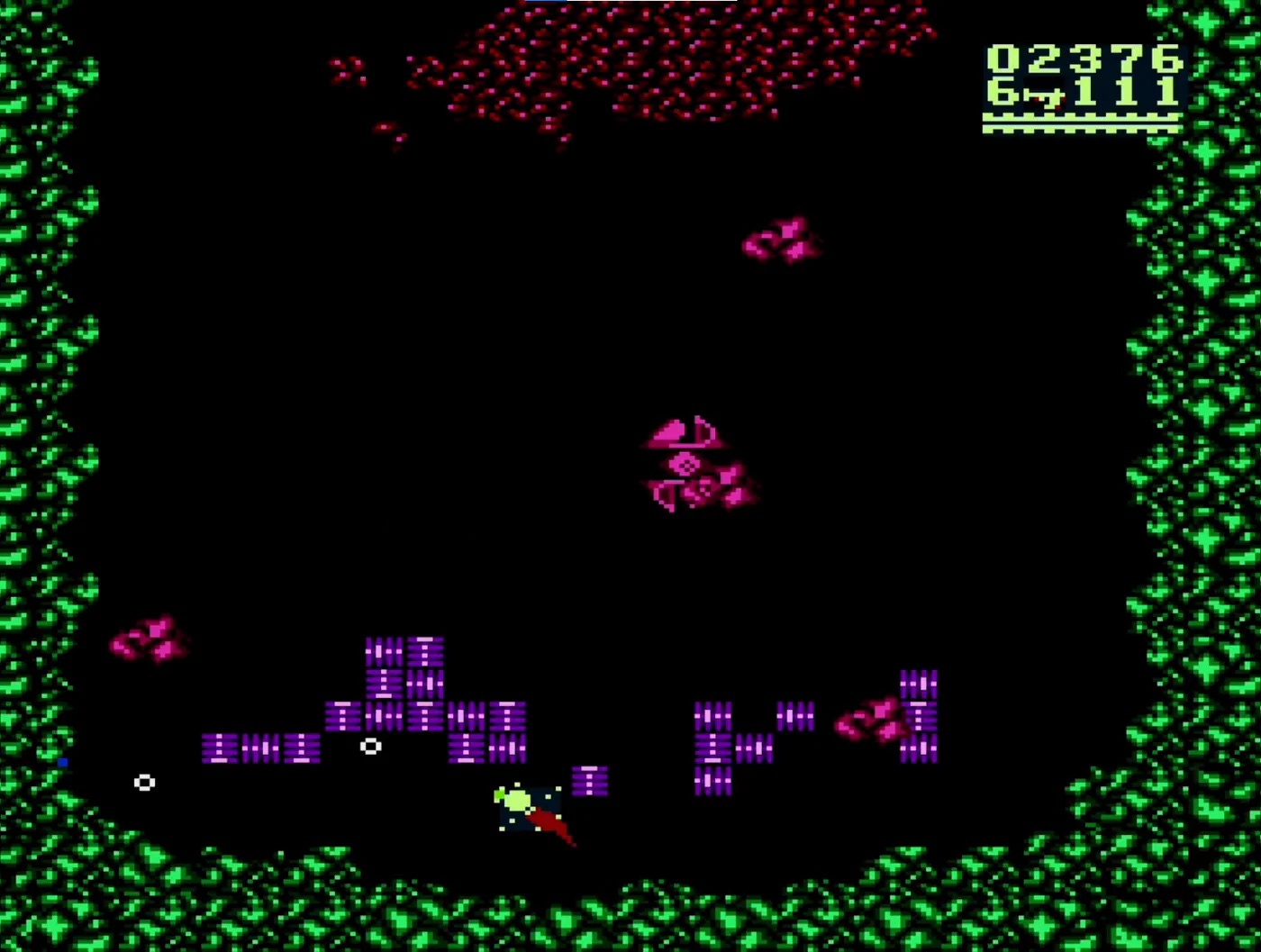
Task: Click the large pink asteroid cluster at top
Action: click(x=649, y=63)
